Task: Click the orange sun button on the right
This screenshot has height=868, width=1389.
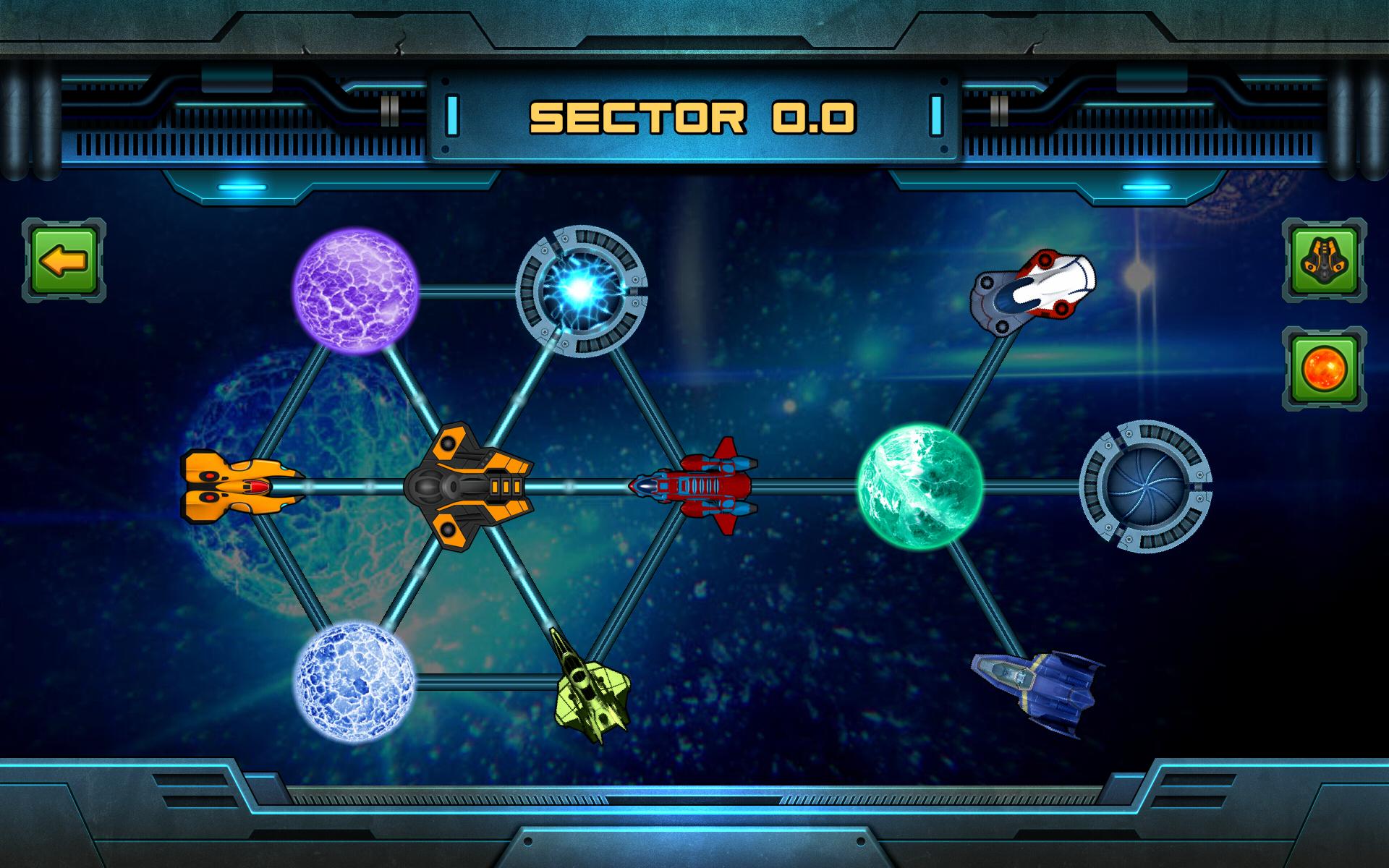Action: [1324, 369]
